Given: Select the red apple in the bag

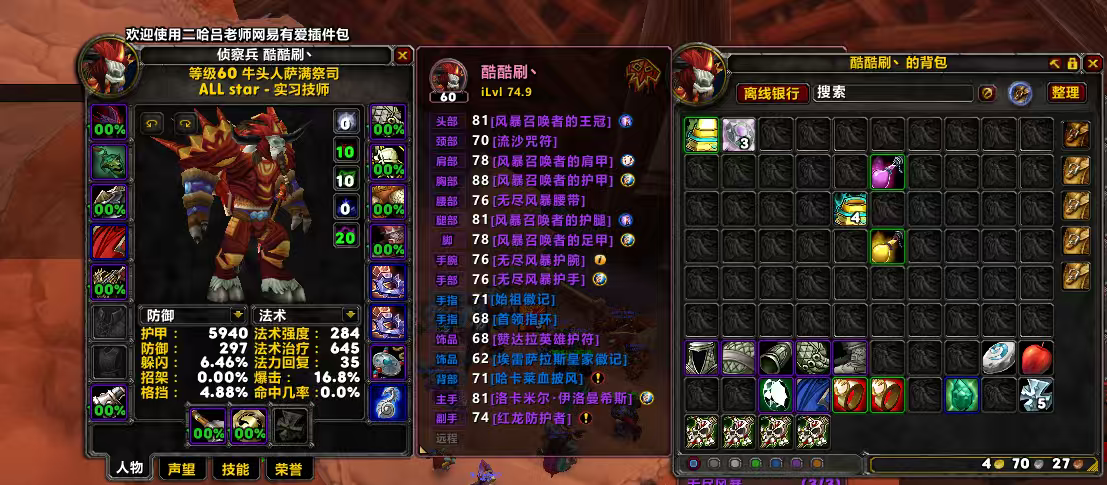Looking at the screenshot, I should pyautogui.click(x=1035, y=358).
